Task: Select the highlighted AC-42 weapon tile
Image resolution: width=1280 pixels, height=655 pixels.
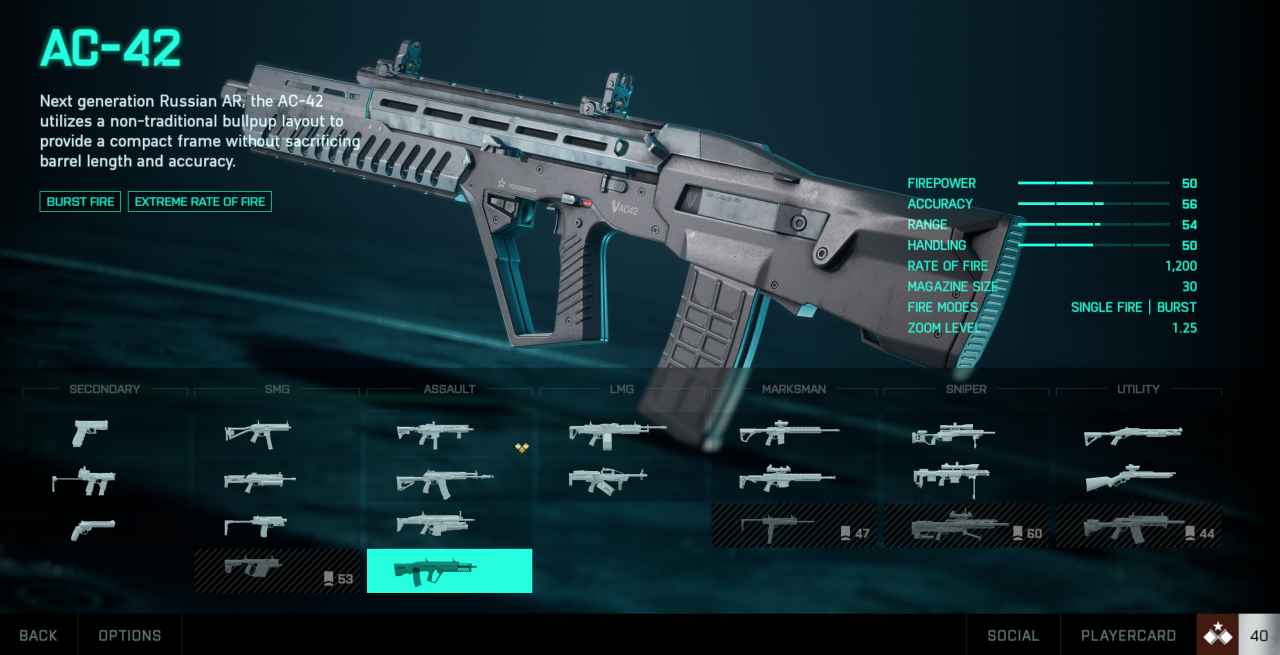Action: [x=449, y=571]
